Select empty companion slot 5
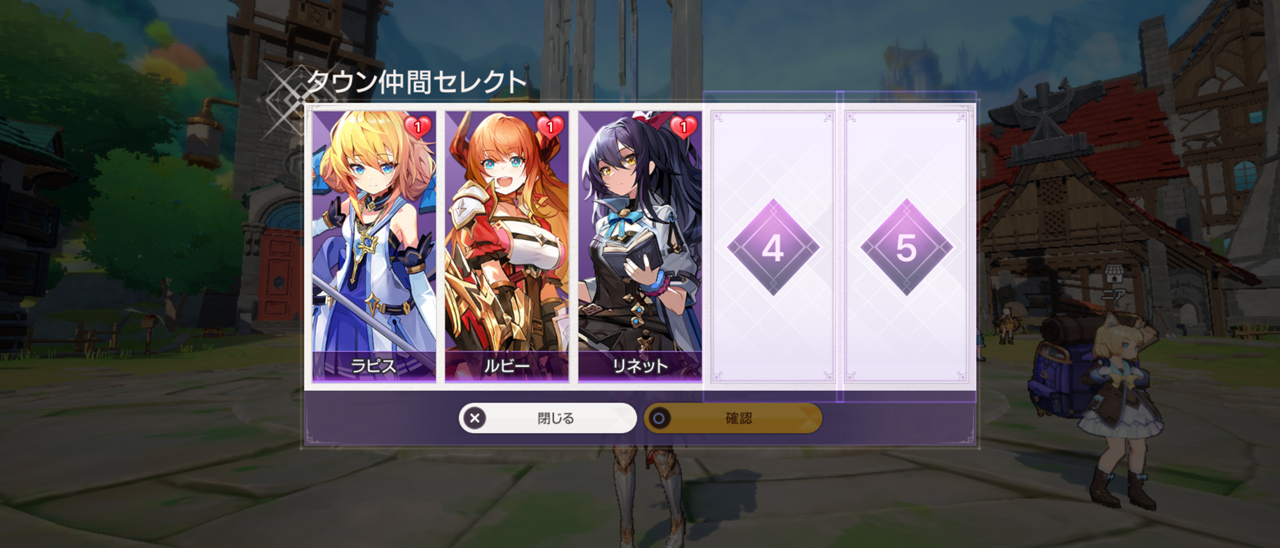Screen dimensions: 1280x548 point(906,247)
